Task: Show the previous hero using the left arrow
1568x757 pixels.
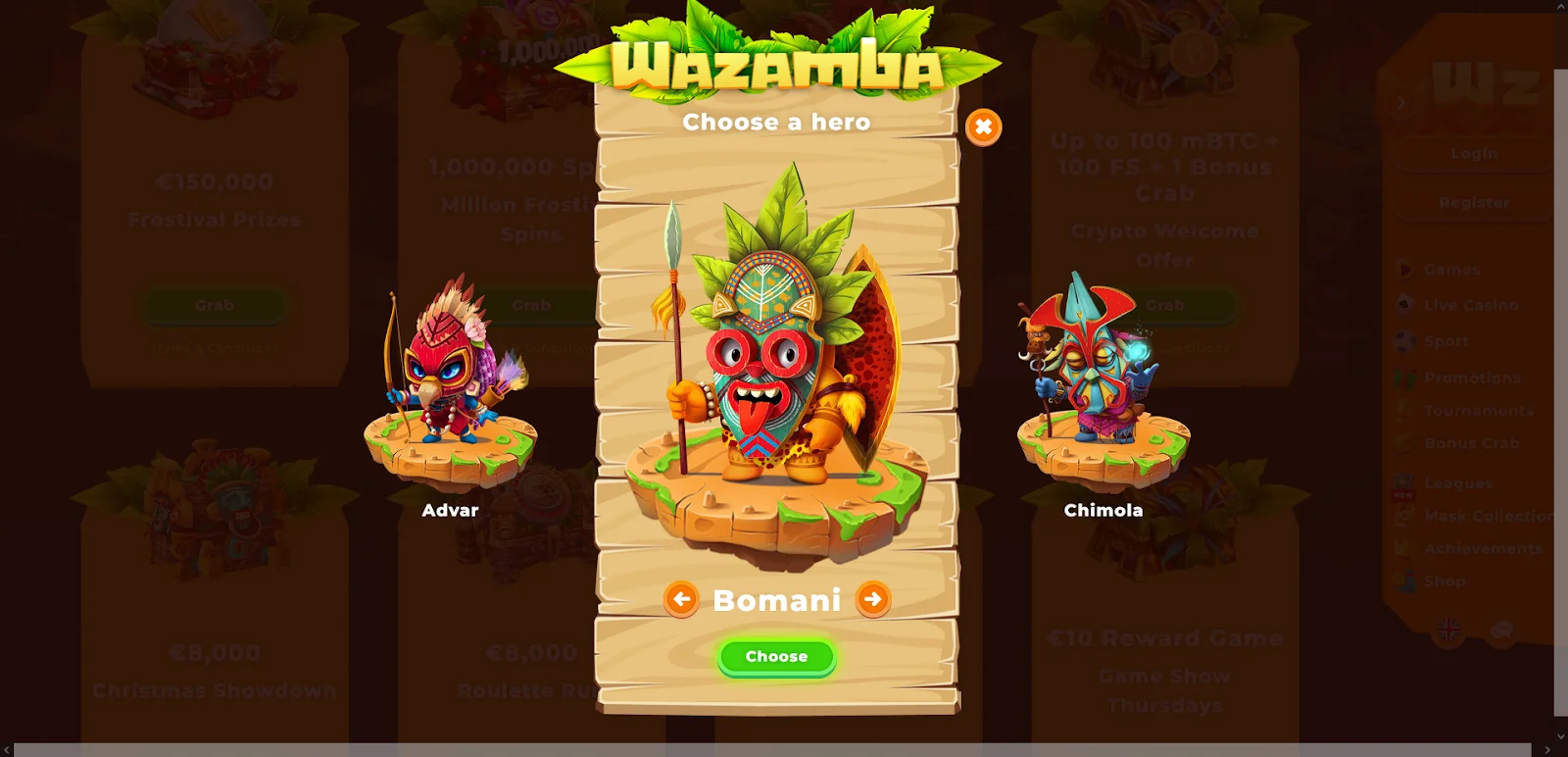Action: click(683, 600)
